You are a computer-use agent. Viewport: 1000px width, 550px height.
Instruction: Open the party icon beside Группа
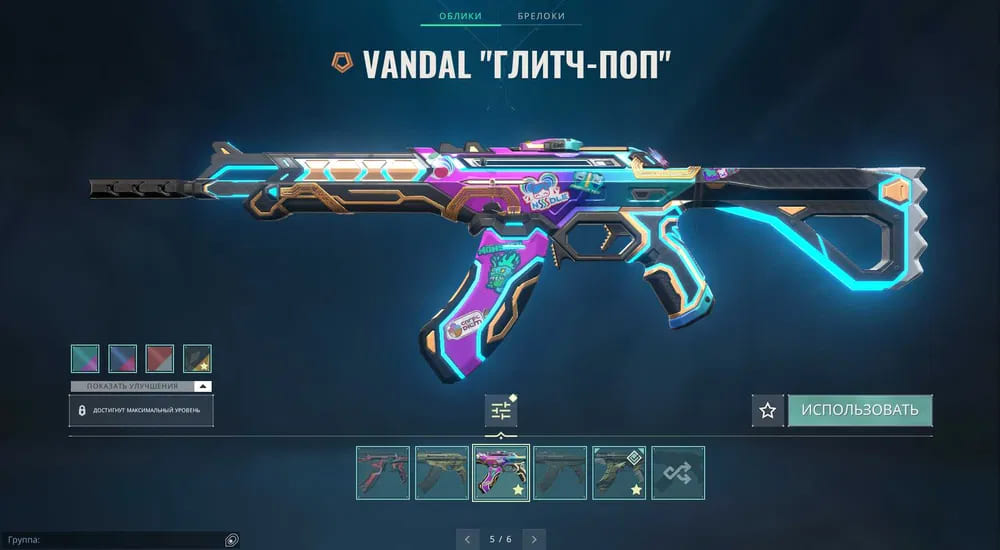231,540
